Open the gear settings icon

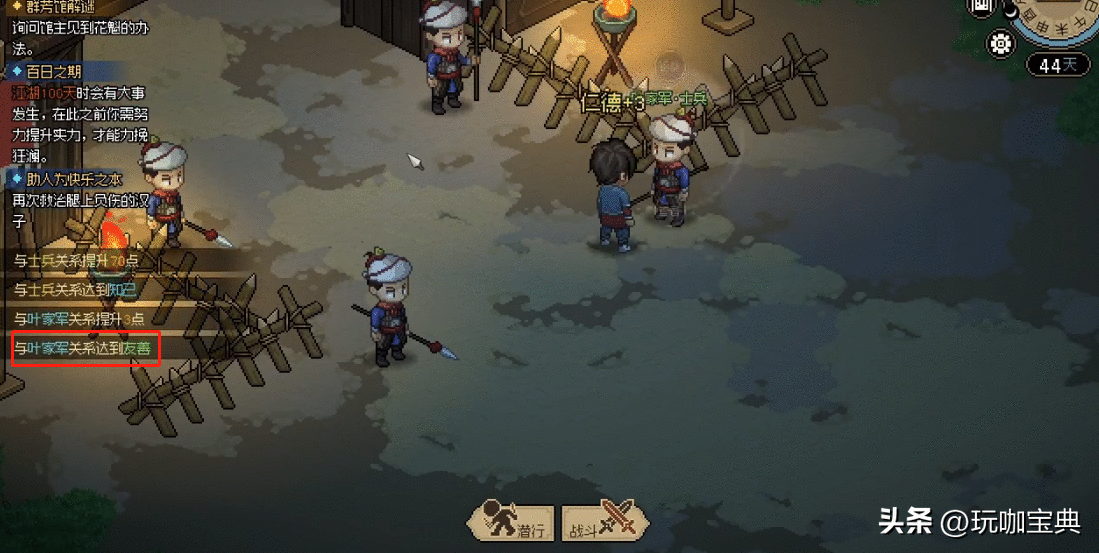tap(999, 43)
